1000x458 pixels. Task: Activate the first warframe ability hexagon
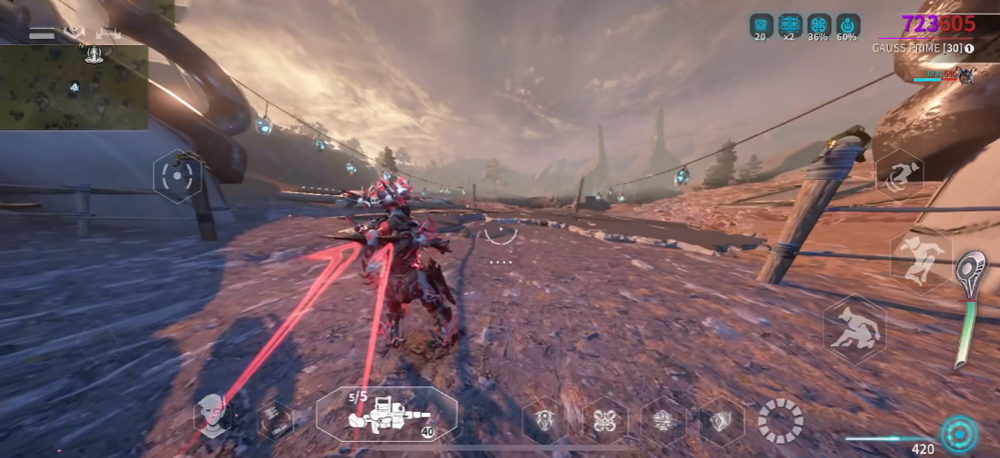click(545, 420)
